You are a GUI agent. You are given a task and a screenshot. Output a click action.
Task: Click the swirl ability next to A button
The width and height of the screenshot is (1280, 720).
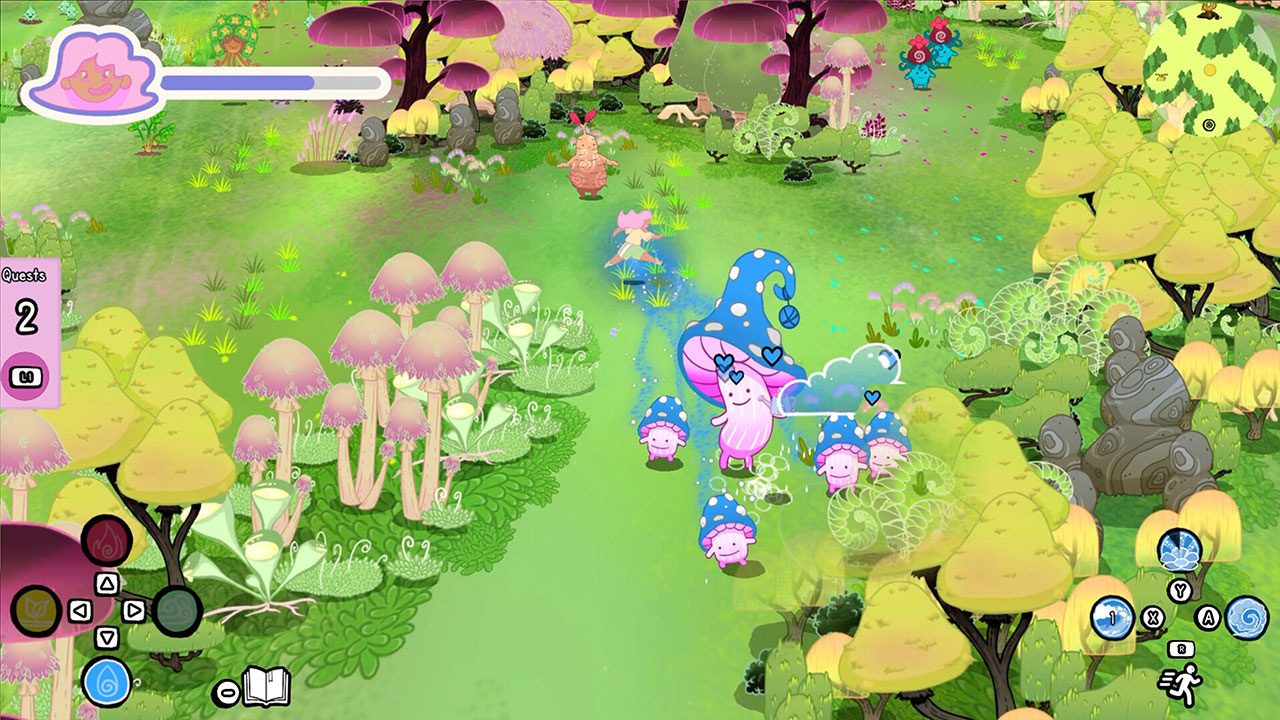(1246, 619)
